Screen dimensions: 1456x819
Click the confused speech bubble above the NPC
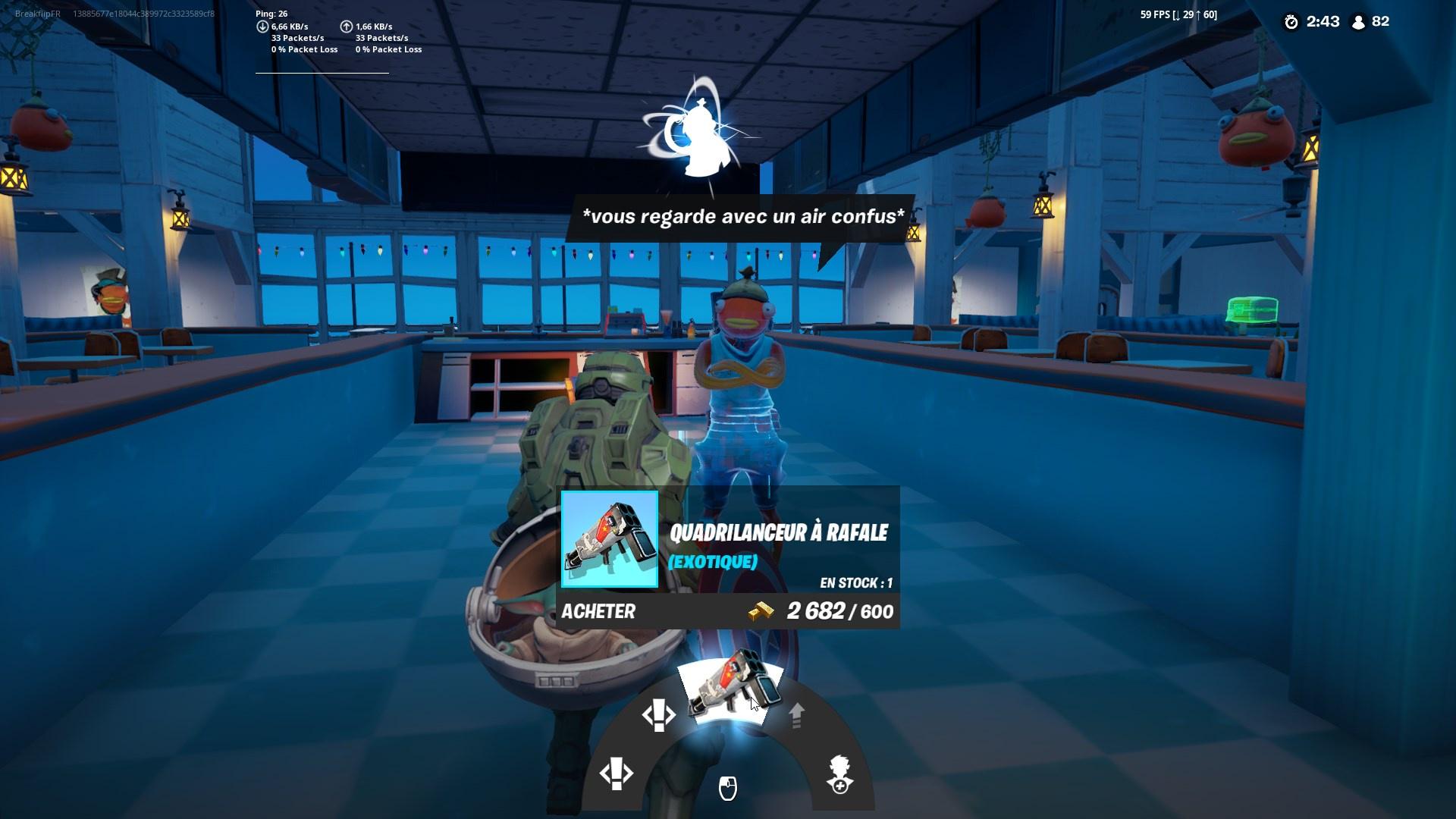742,216
